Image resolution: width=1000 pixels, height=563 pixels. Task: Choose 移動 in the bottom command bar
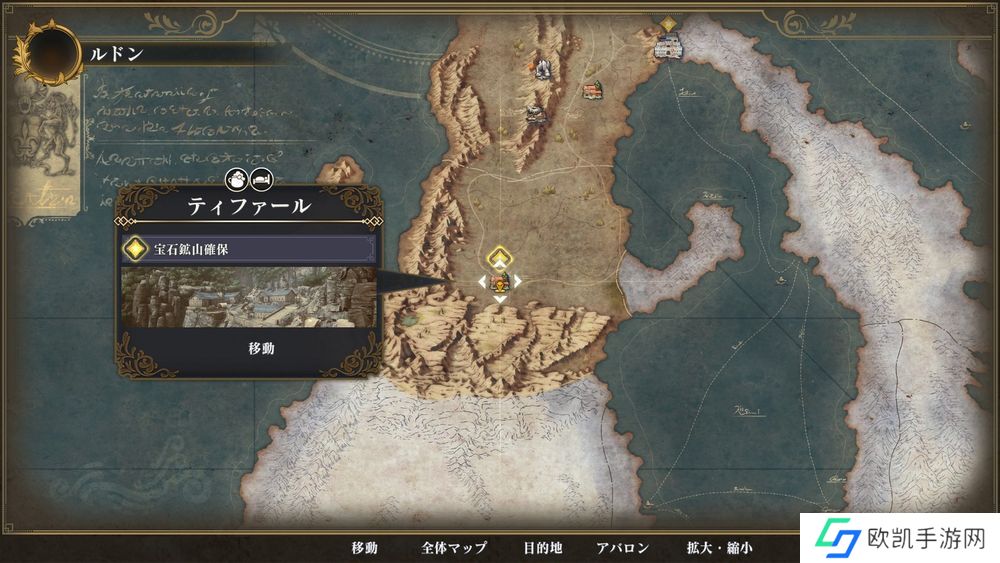coord(365,547)
